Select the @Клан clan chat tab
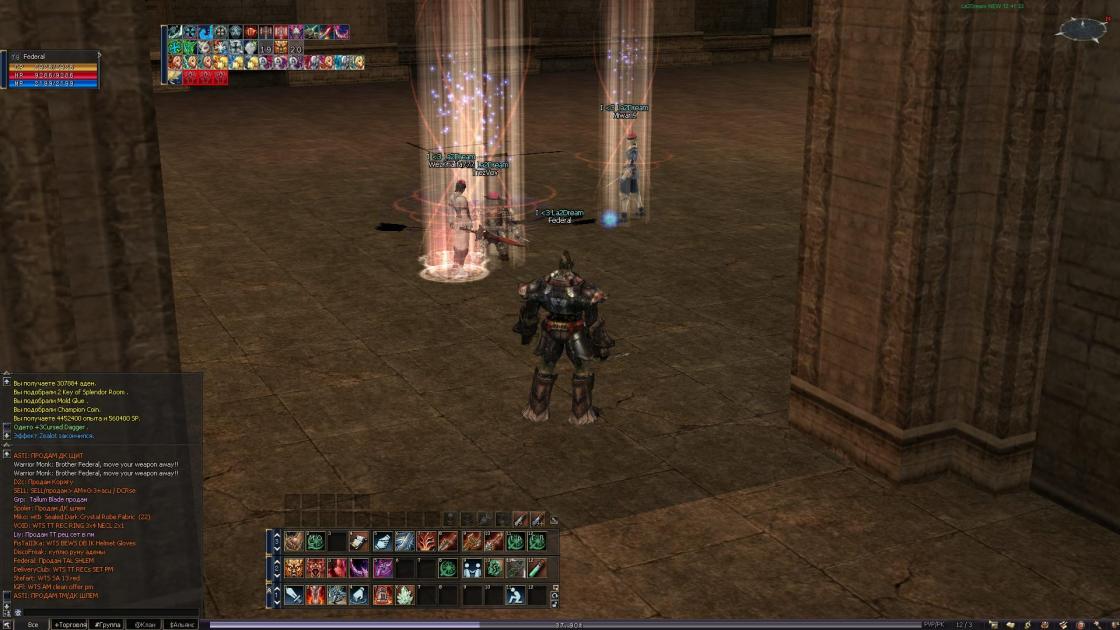Image resolution: width=1120 pixels, height=630 pixels. [x=144, y=624]
